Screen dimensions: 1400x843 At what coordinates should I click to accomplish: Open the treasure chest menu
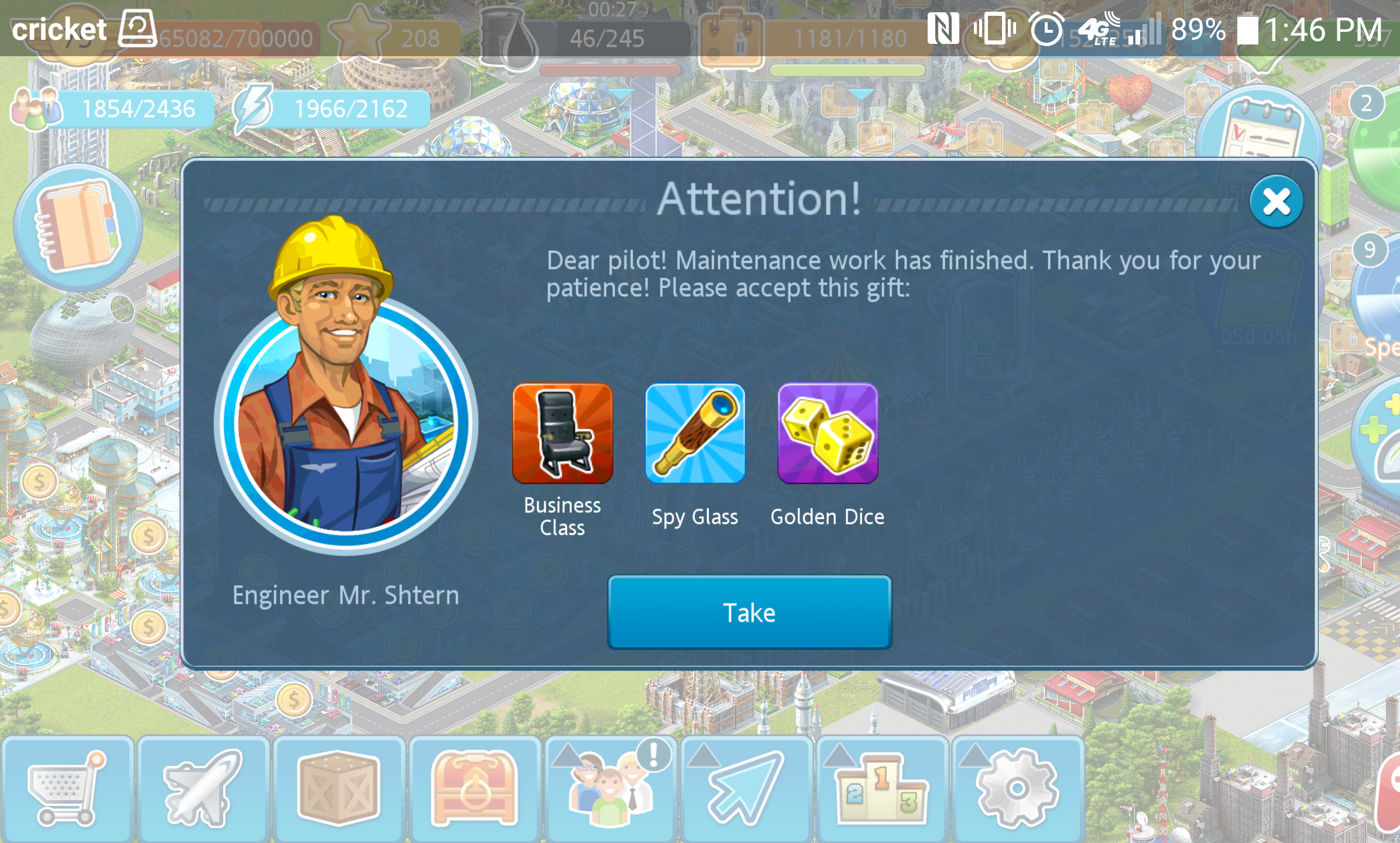[x=475, y=788]
